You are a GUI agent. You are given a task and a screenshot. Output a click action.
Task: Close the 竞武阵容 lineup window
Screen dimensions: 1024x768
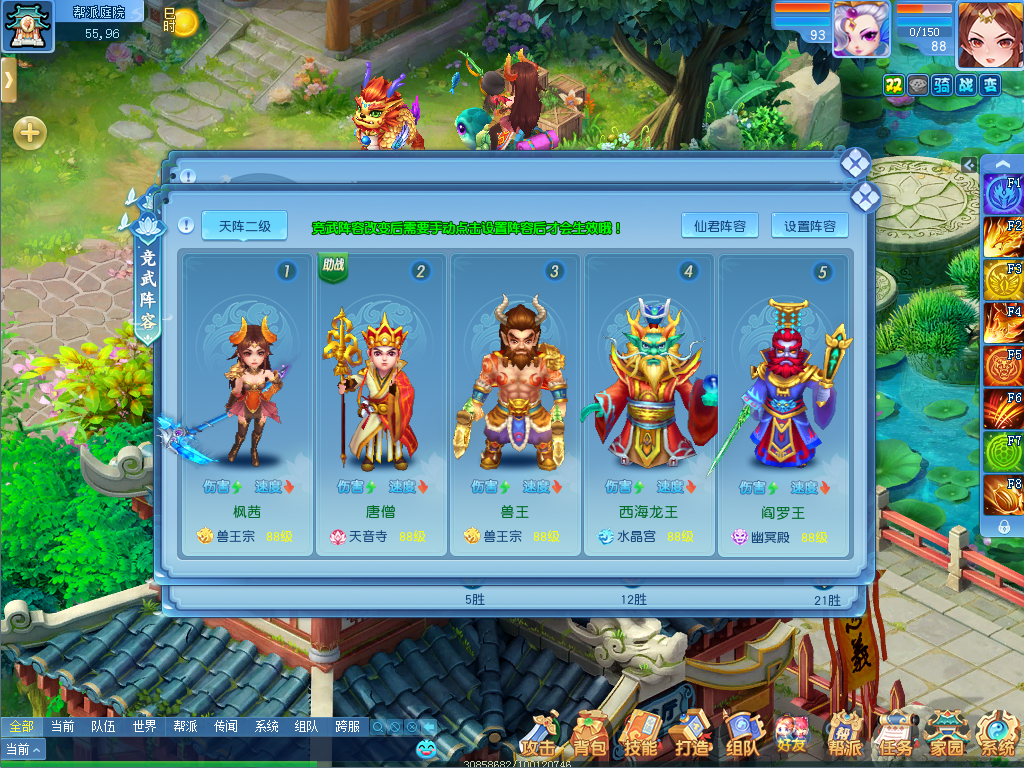tap(865, 198)
